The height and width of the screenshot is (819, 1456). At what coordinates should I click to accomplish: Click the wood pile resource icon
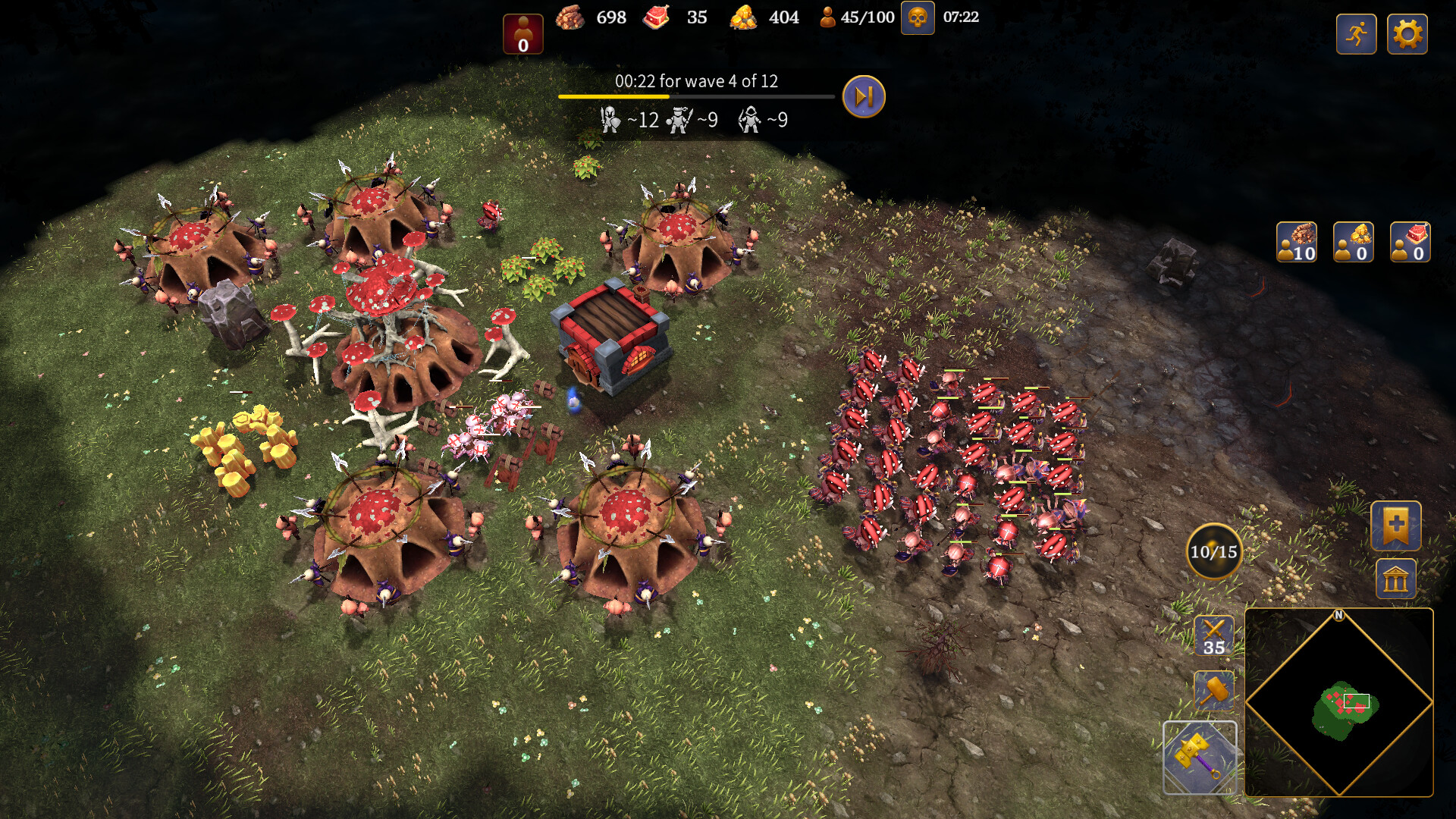pyautogui.click(x=569, y=17)
